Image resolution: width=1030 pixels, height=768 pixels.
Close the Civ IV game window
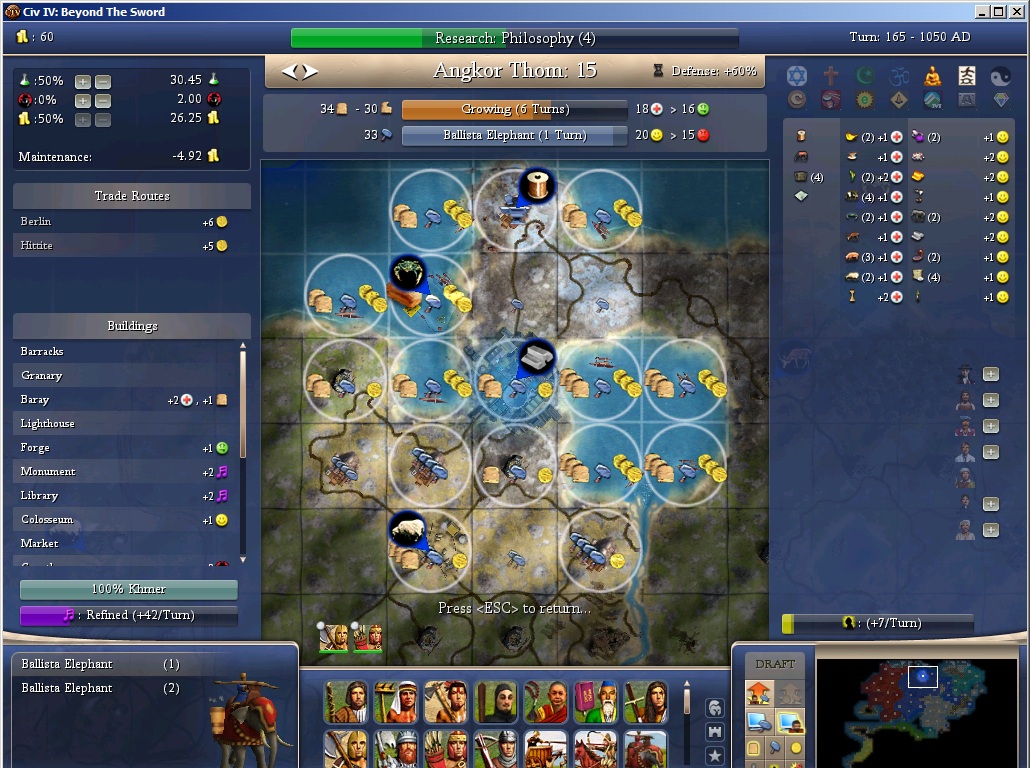pos(1015,12)
